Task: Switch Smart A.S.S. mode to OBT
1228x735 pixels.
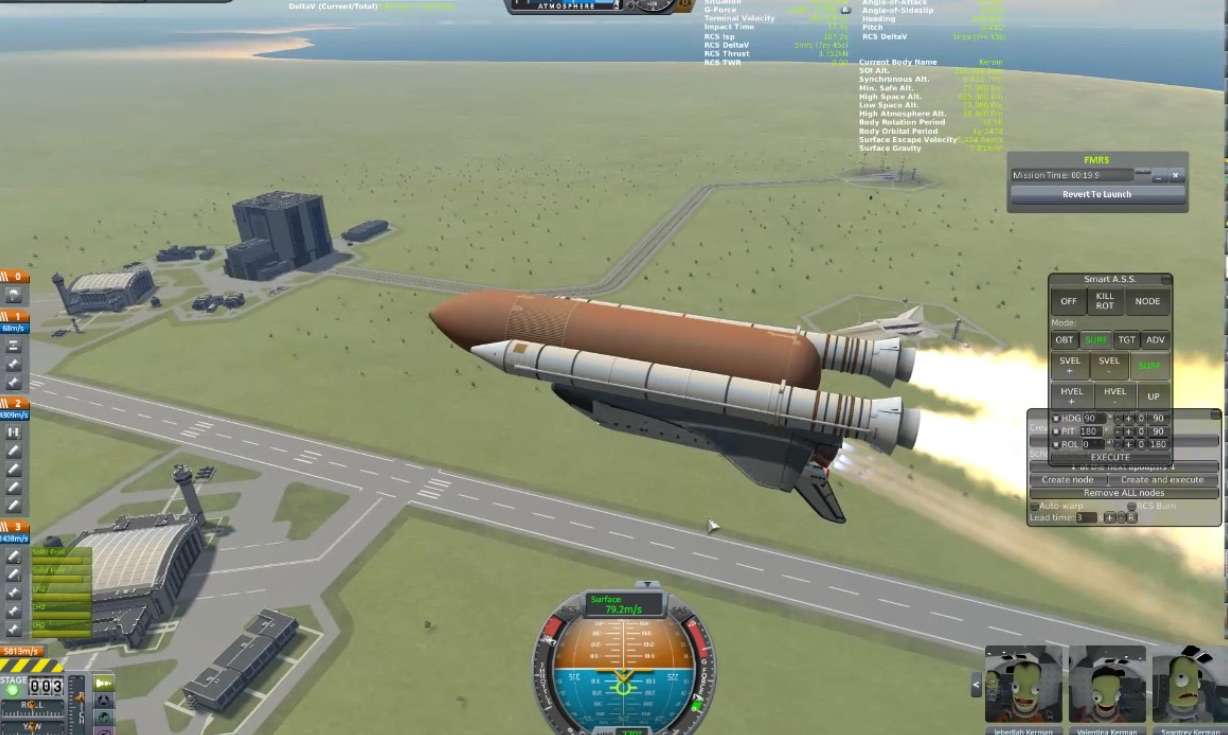Action: (x=1065, y=340)
